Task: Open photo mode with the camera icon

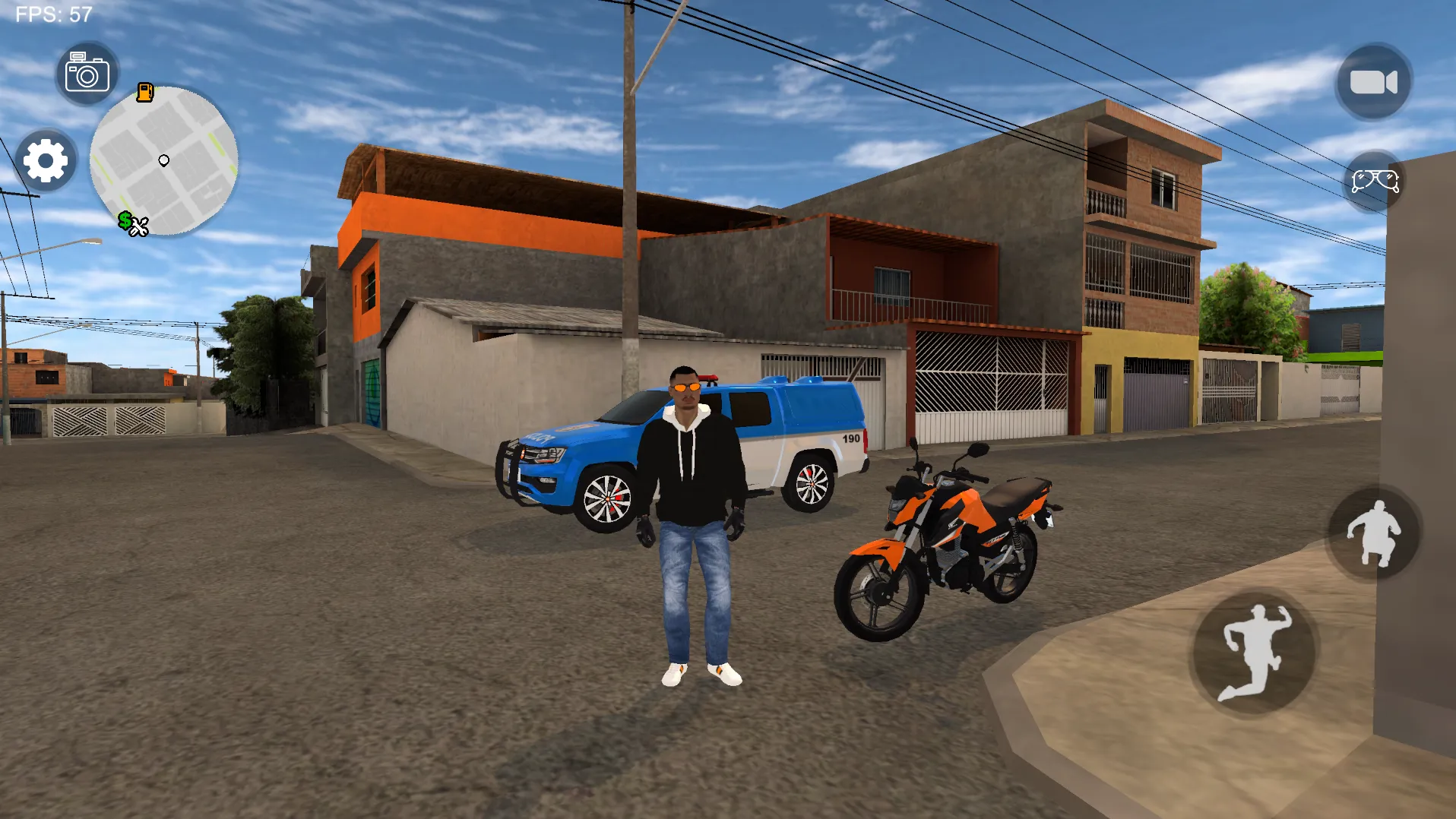Action: click(86, 72)
